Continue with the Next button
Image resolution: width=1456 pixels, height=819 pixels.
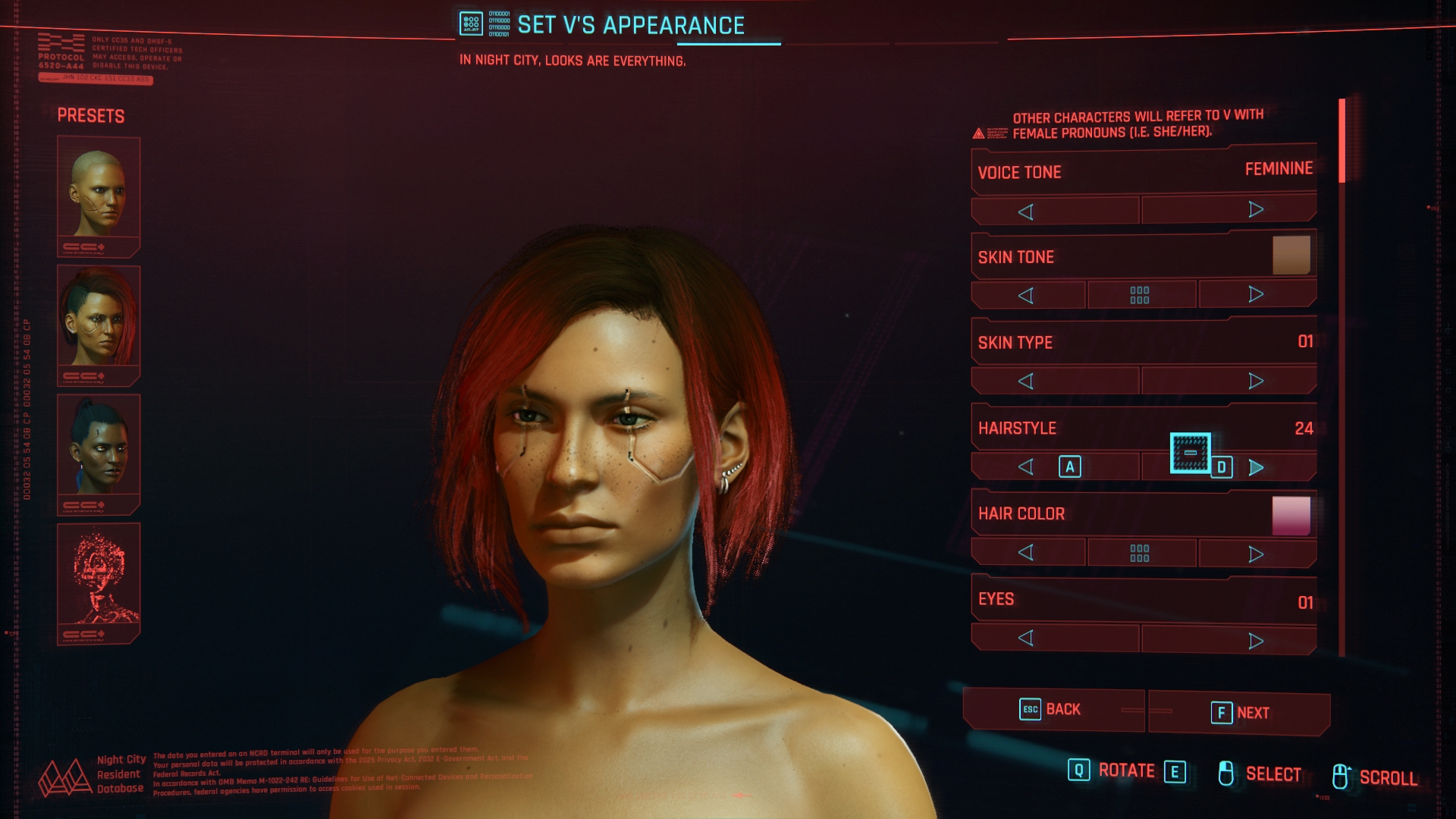coord(1240,713)
